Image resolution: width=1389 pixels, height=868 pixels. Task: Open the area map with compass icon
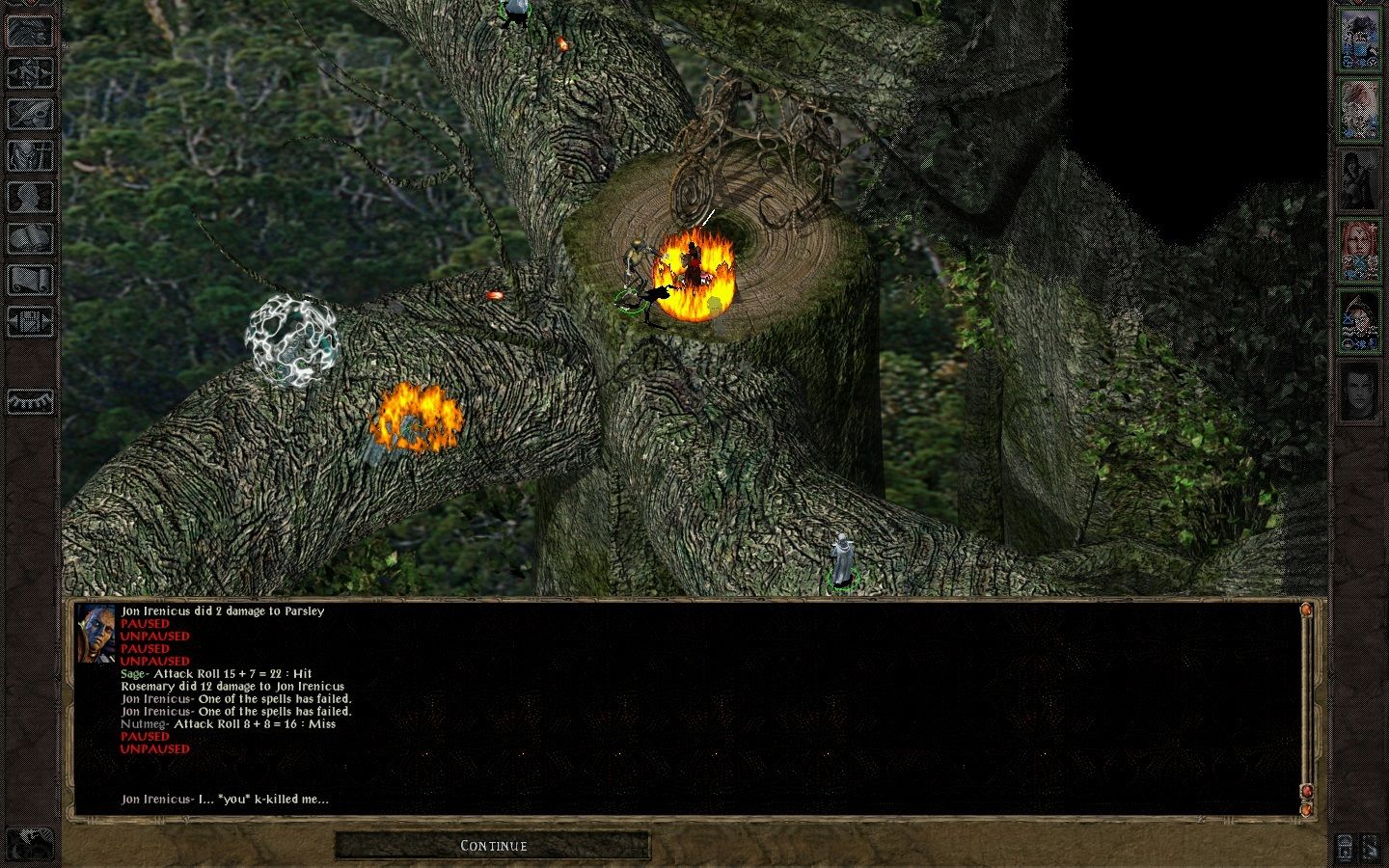31,72
